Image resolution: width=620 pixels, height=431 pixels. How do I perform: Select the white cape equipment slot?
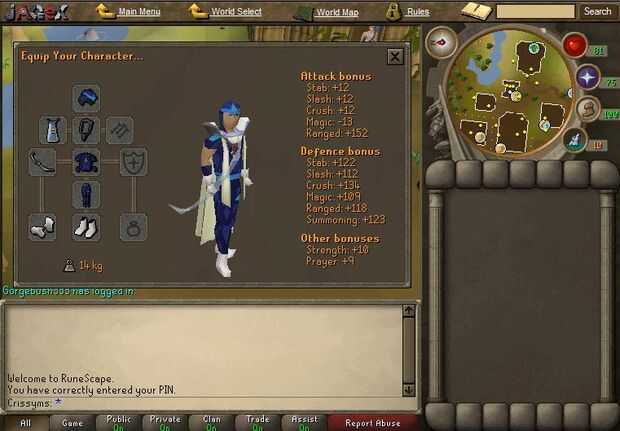54,130
